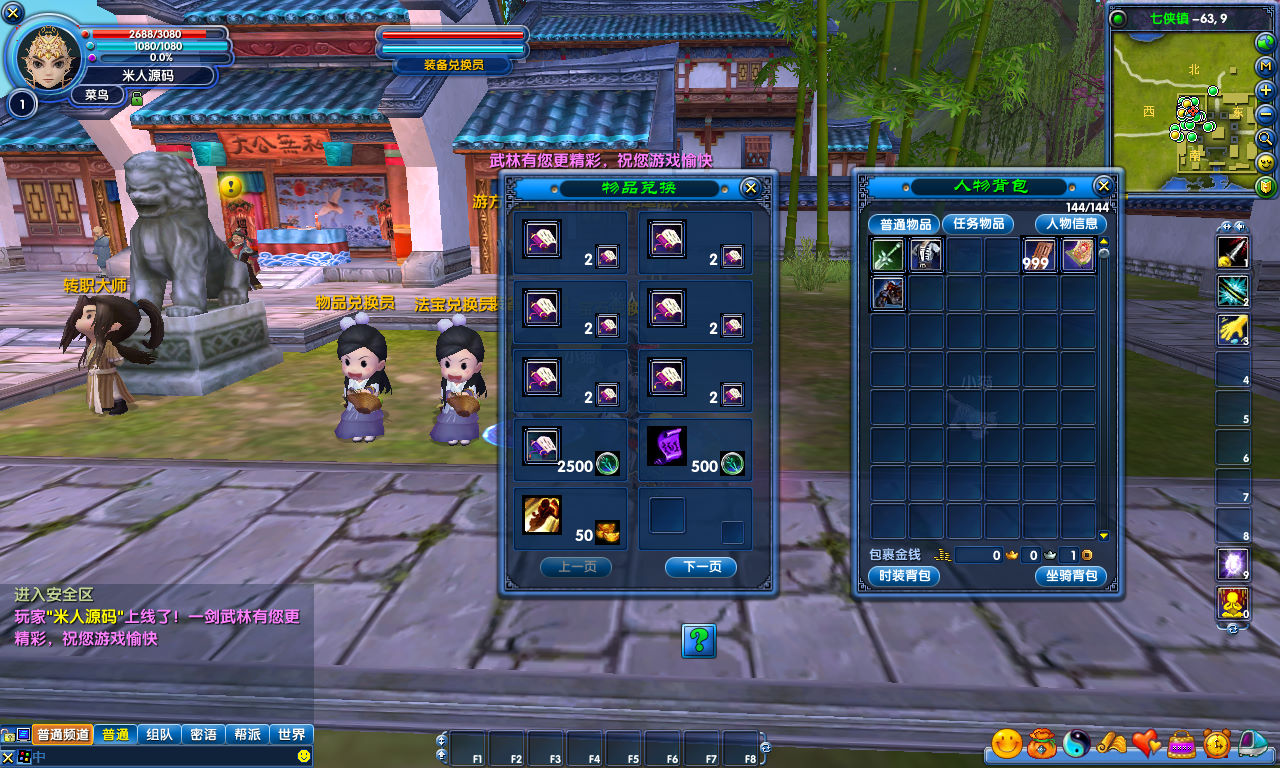Click the green question mark help button
The image size is (1280, 768).
[699, 640]
